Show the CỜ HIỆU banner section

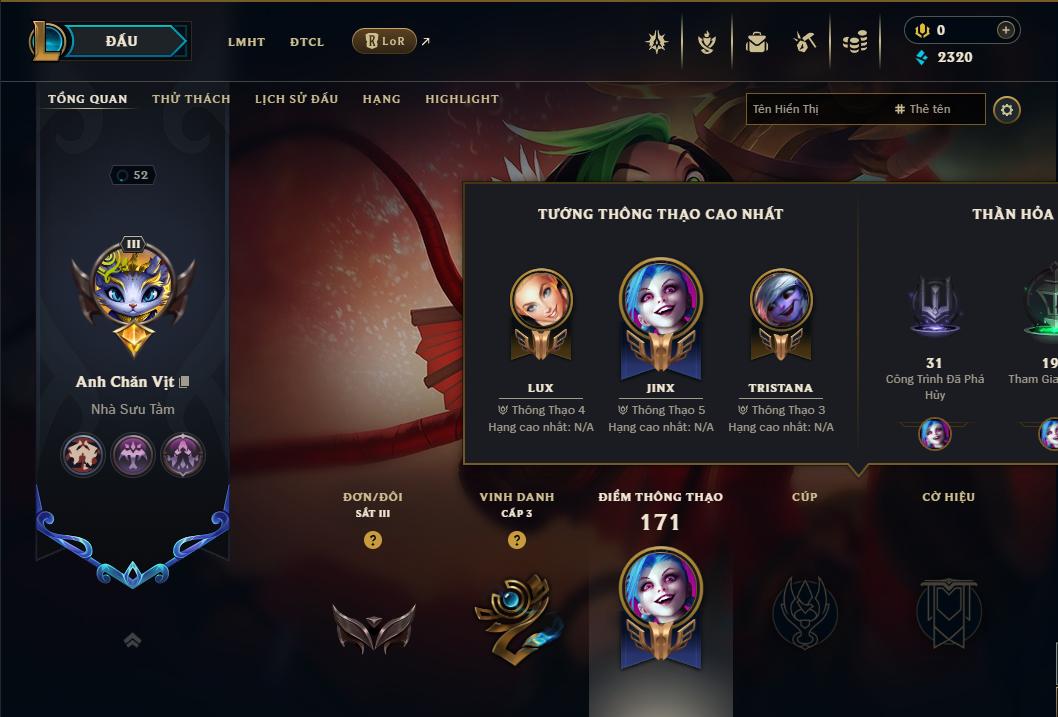coord(948,610)
